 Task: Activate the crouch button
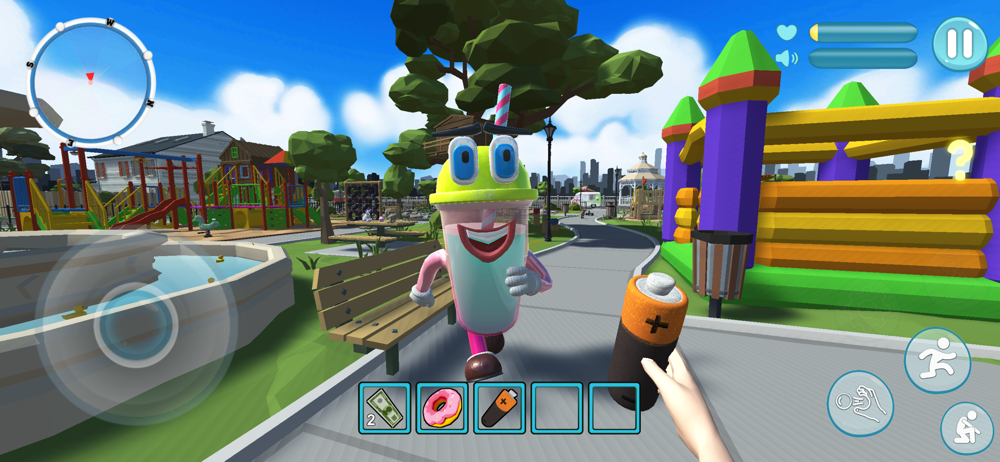[x=966, y=428]
